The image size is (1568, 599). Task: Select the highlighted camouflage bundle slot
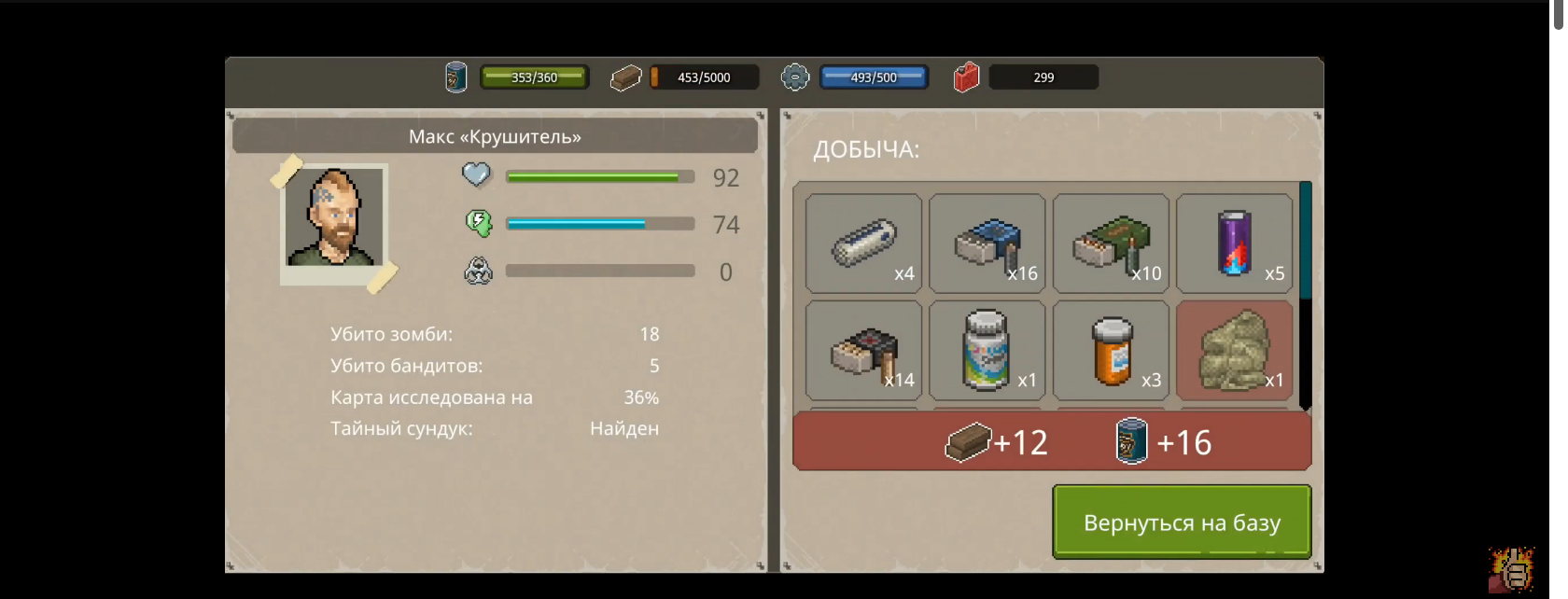tap(1234, 351)
